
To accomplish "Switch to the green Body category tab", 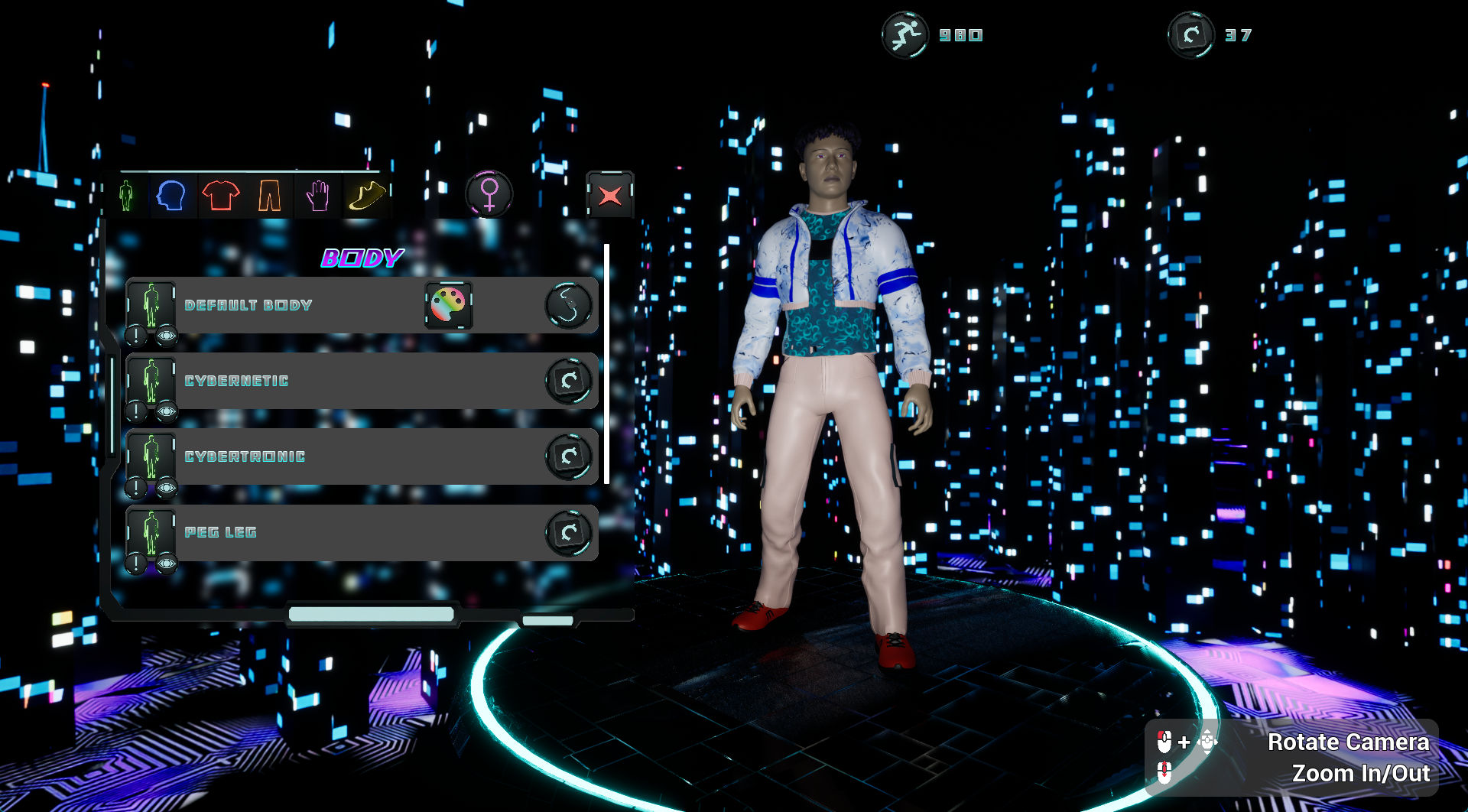I will click(126, 196).
